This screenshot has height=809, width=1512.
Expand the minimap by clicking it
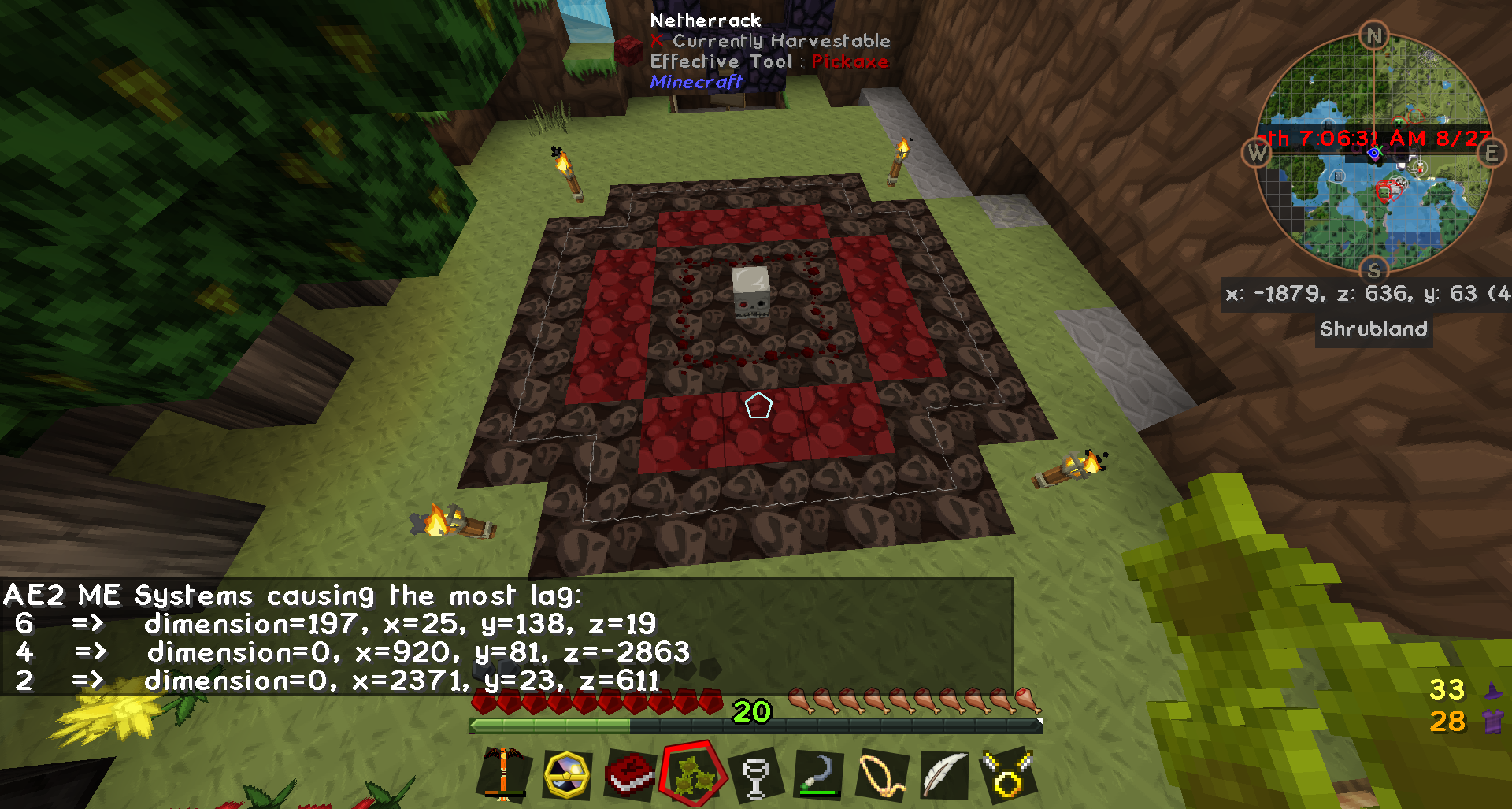click(1374, 150)
